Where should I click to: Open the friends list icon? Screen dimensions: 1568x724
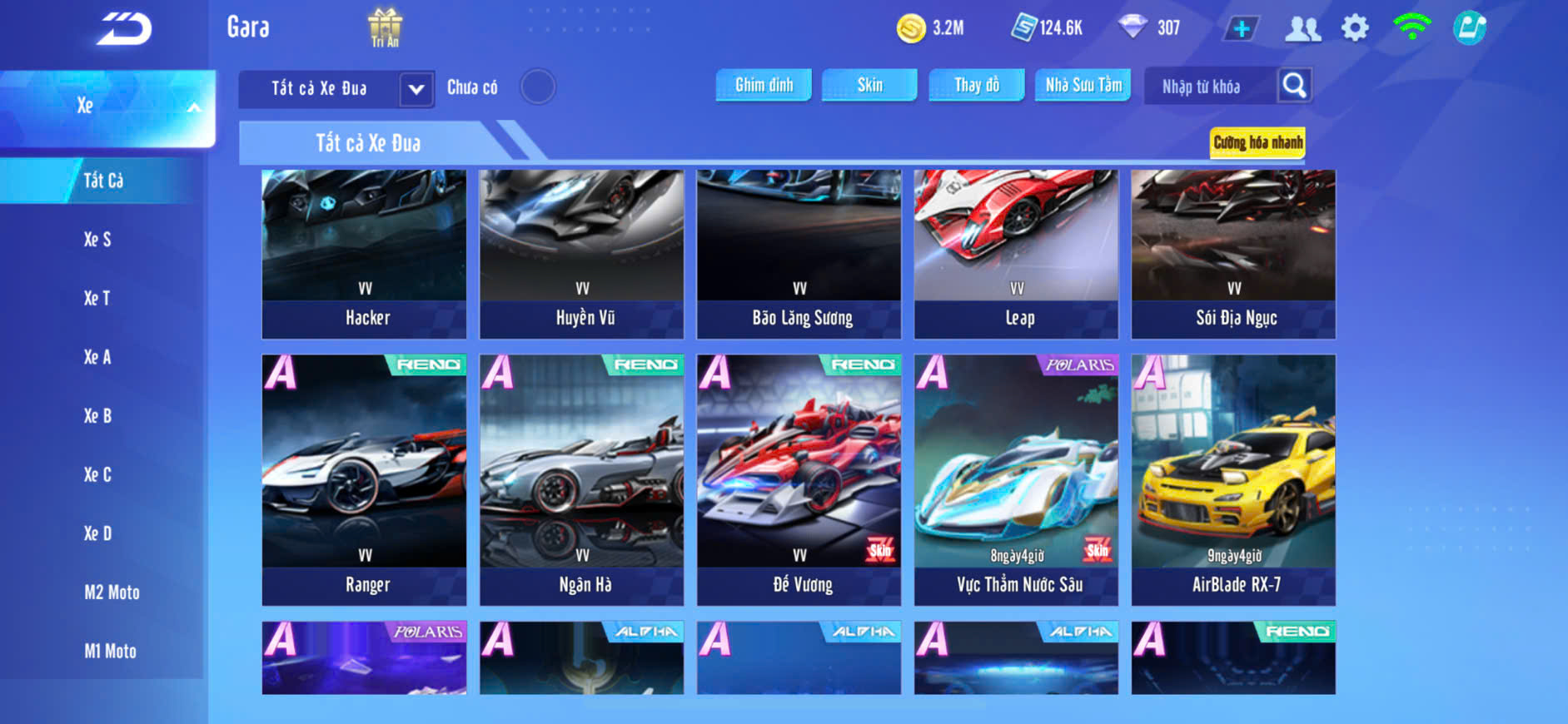[1302, 29]
